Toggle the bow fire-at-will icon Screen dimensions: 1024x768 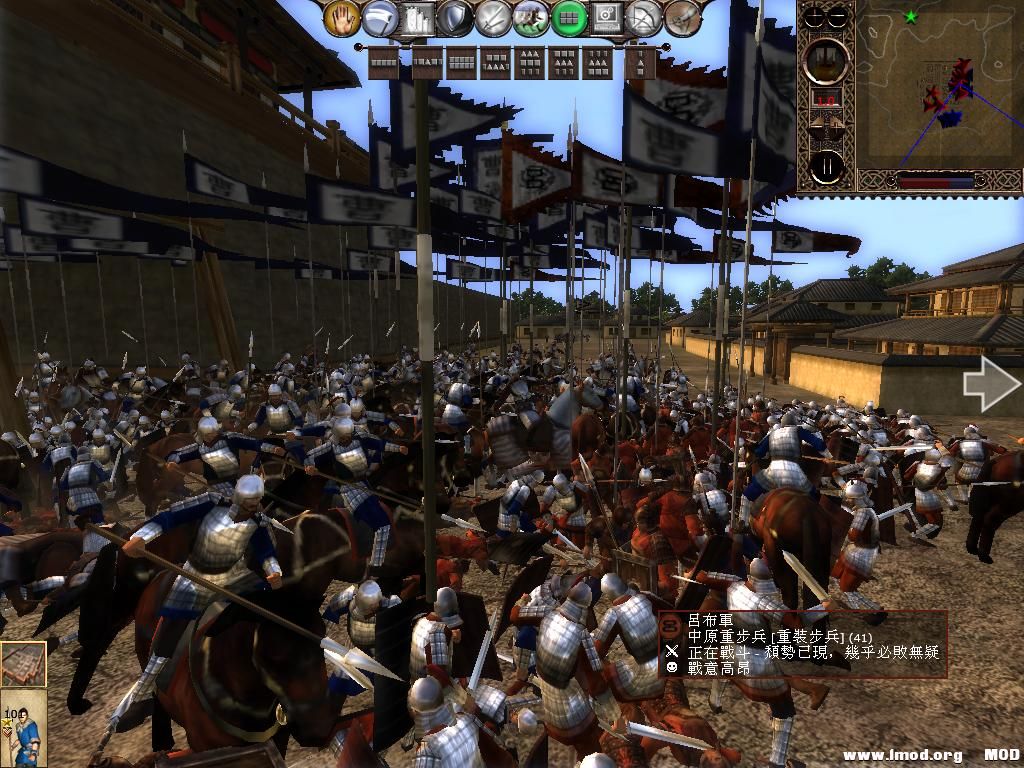(x=643, y=17)
